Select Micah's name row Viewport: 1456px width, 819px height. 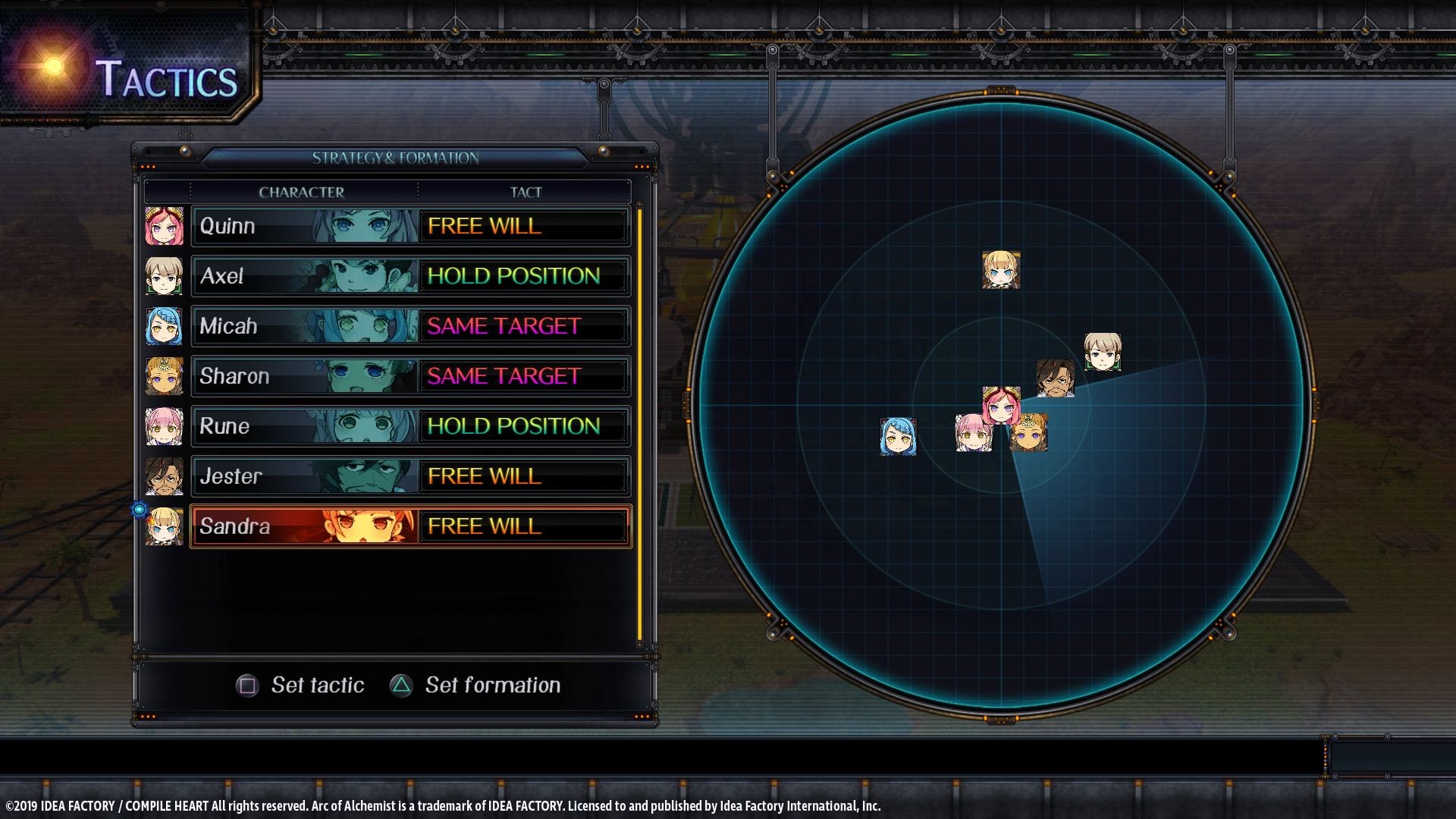305,326
